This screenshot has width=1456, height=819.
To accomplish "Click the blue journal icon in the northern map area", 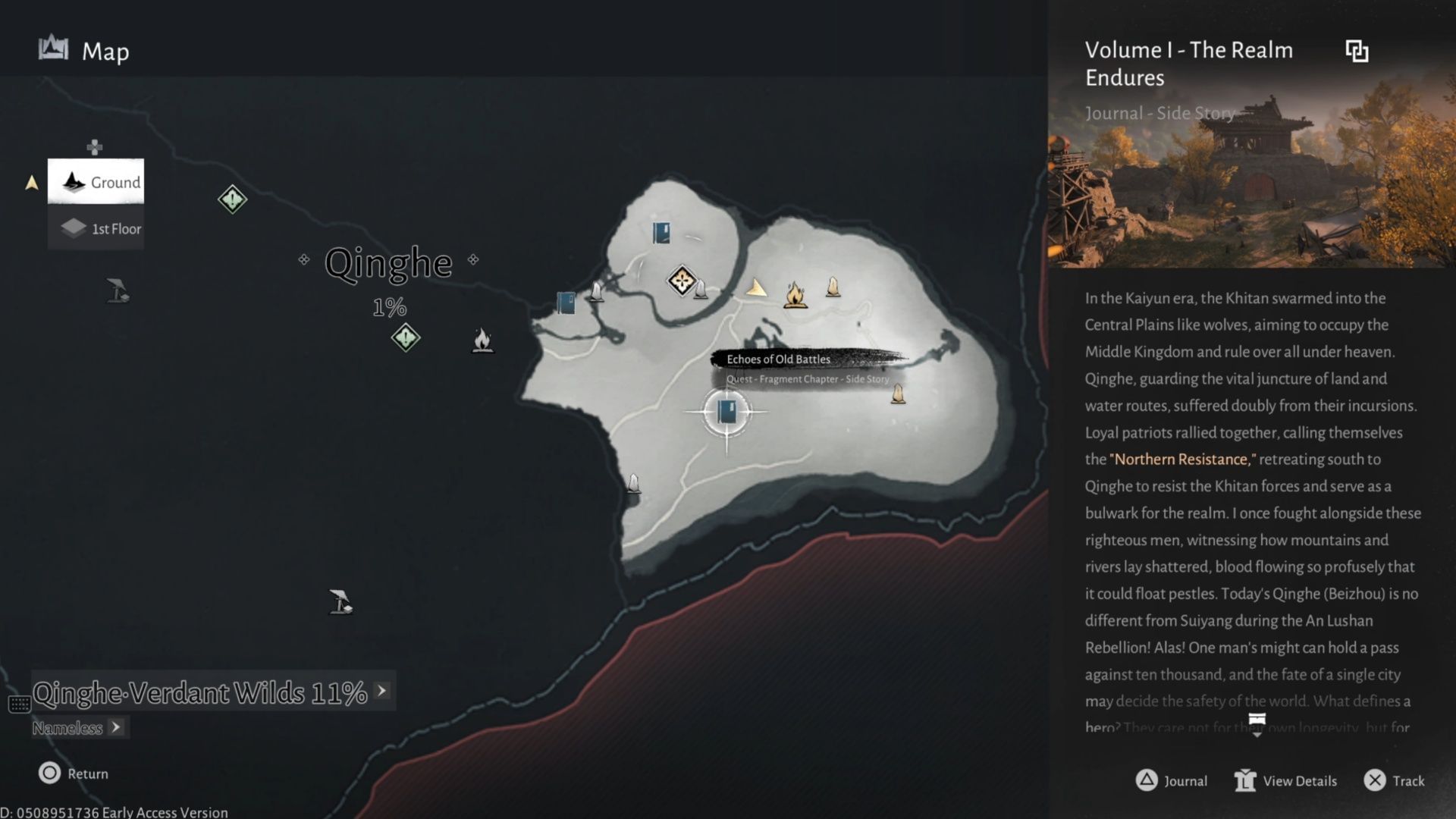I will point(661,233).
